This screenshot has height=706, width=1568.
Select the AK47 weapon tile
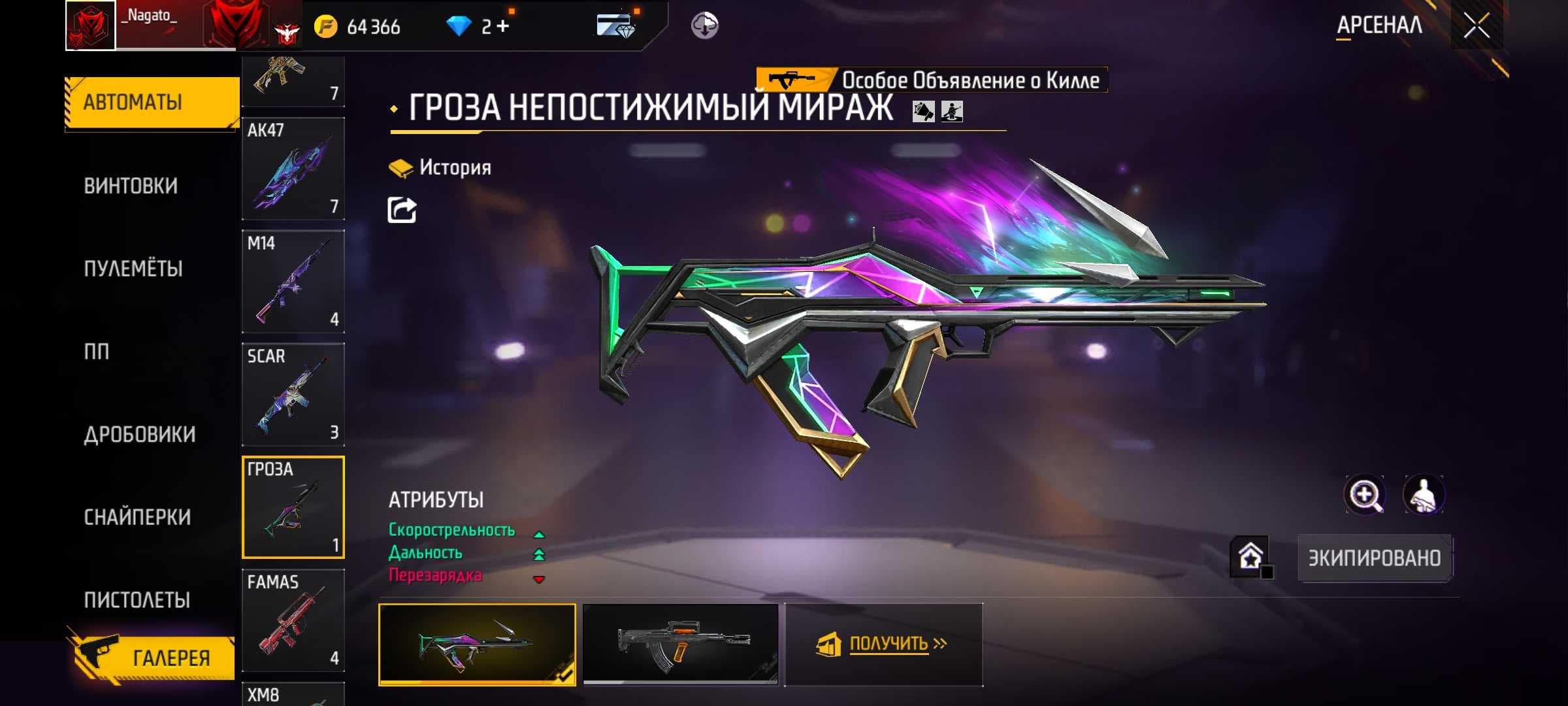click(x=293, y=169)
